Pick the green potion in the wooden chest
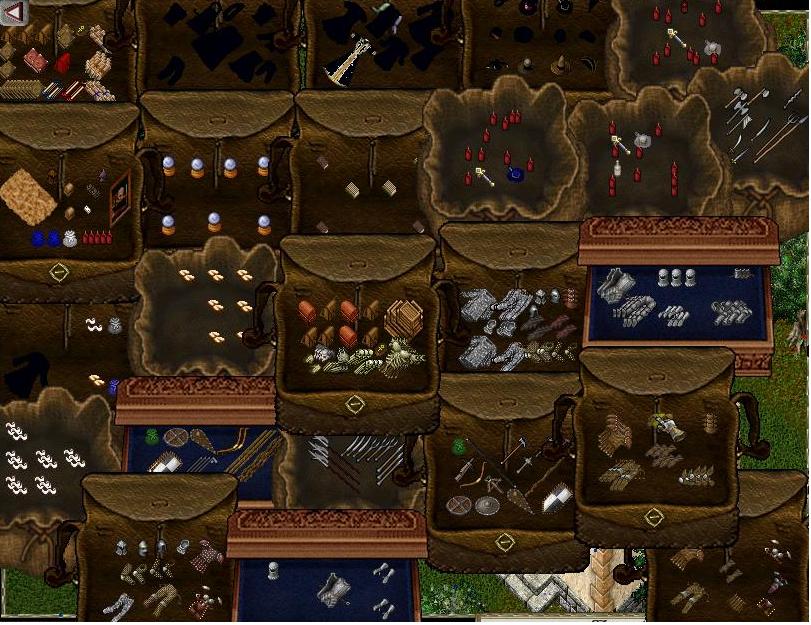Image resolution: width=811 pixels, height=625 pixels. tap(152, 435)
